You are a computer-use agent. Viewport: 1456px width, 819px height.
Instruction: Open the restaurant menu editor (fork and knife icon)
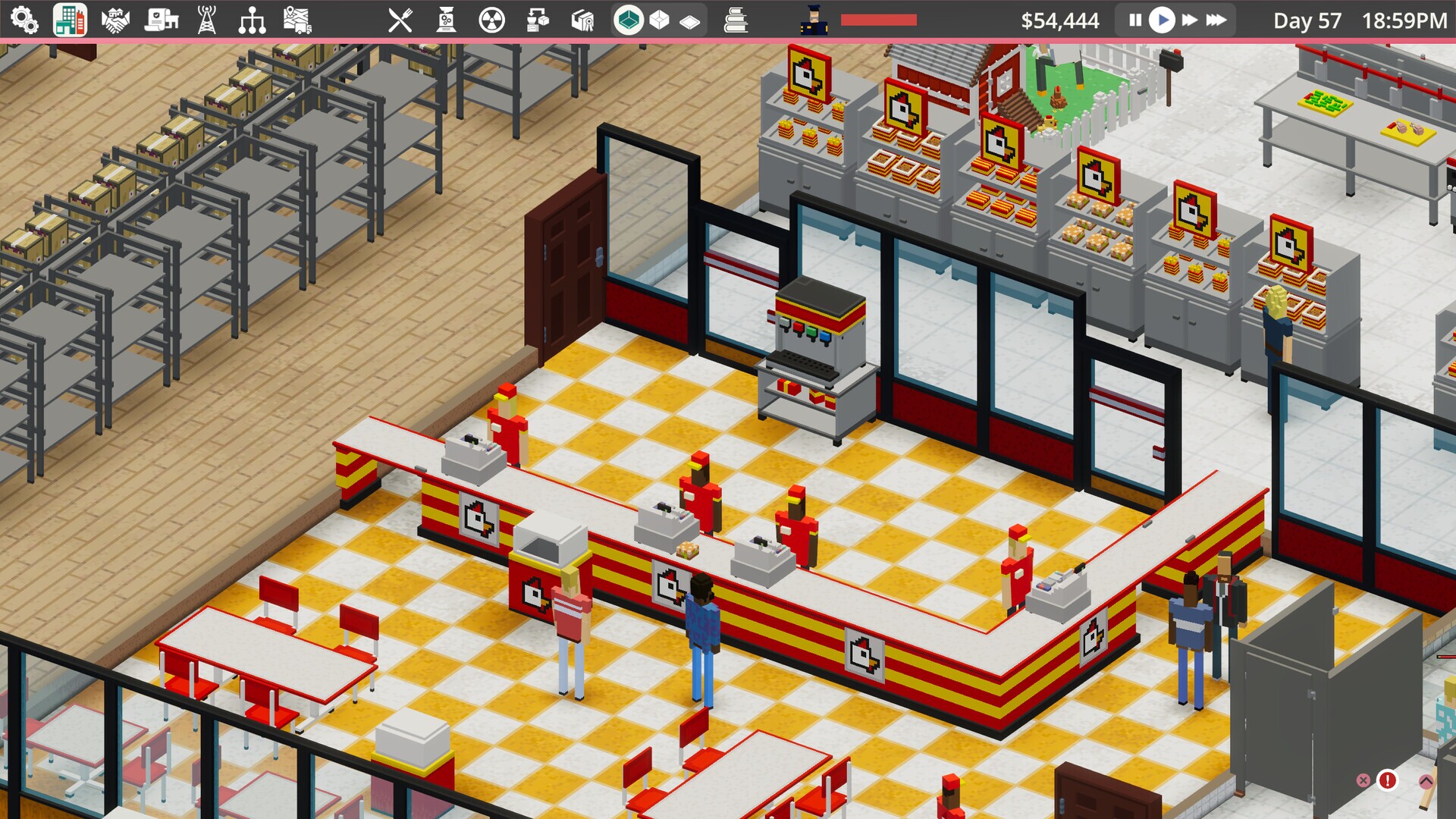click(x=400, y=19)
